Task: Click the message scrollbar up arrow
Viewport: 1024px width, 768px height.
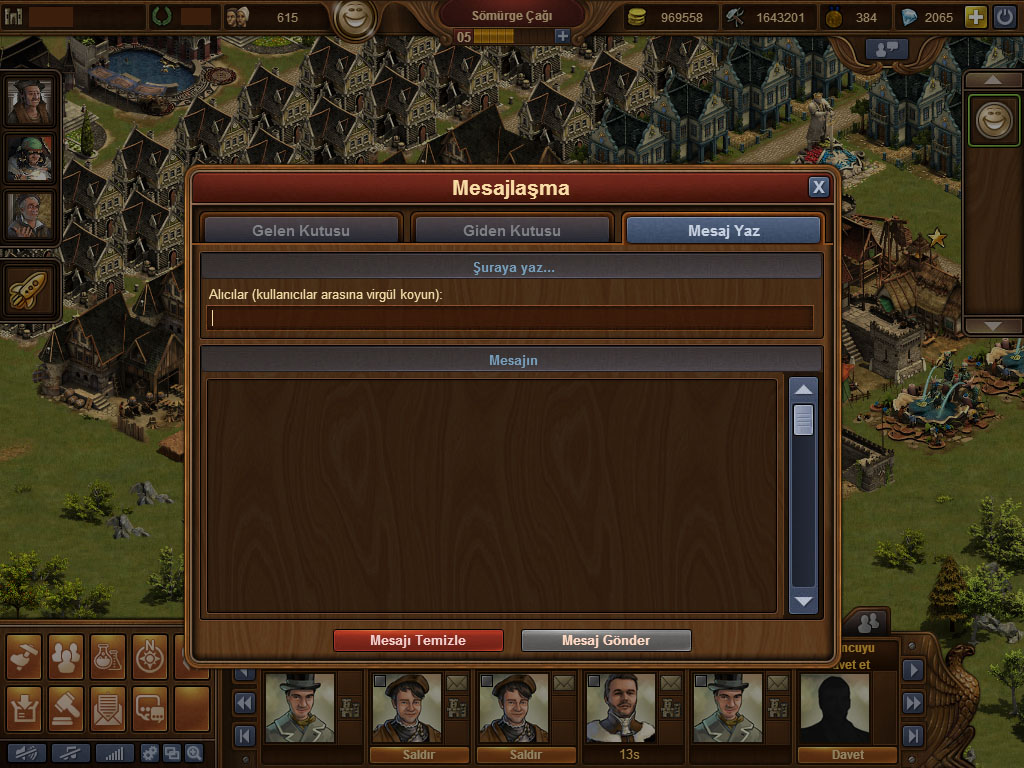Action: click(x=804, y=389)
